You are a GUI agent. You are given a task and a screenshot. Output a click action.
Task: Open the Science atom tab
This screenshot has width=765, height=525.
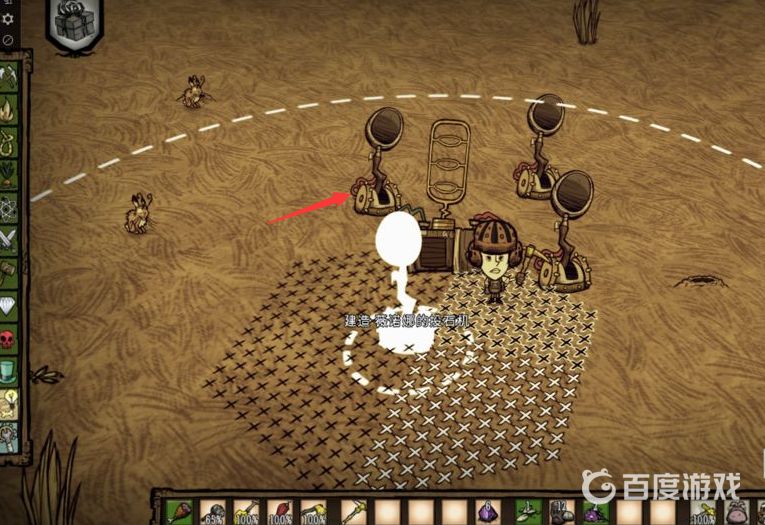(8, 208)
